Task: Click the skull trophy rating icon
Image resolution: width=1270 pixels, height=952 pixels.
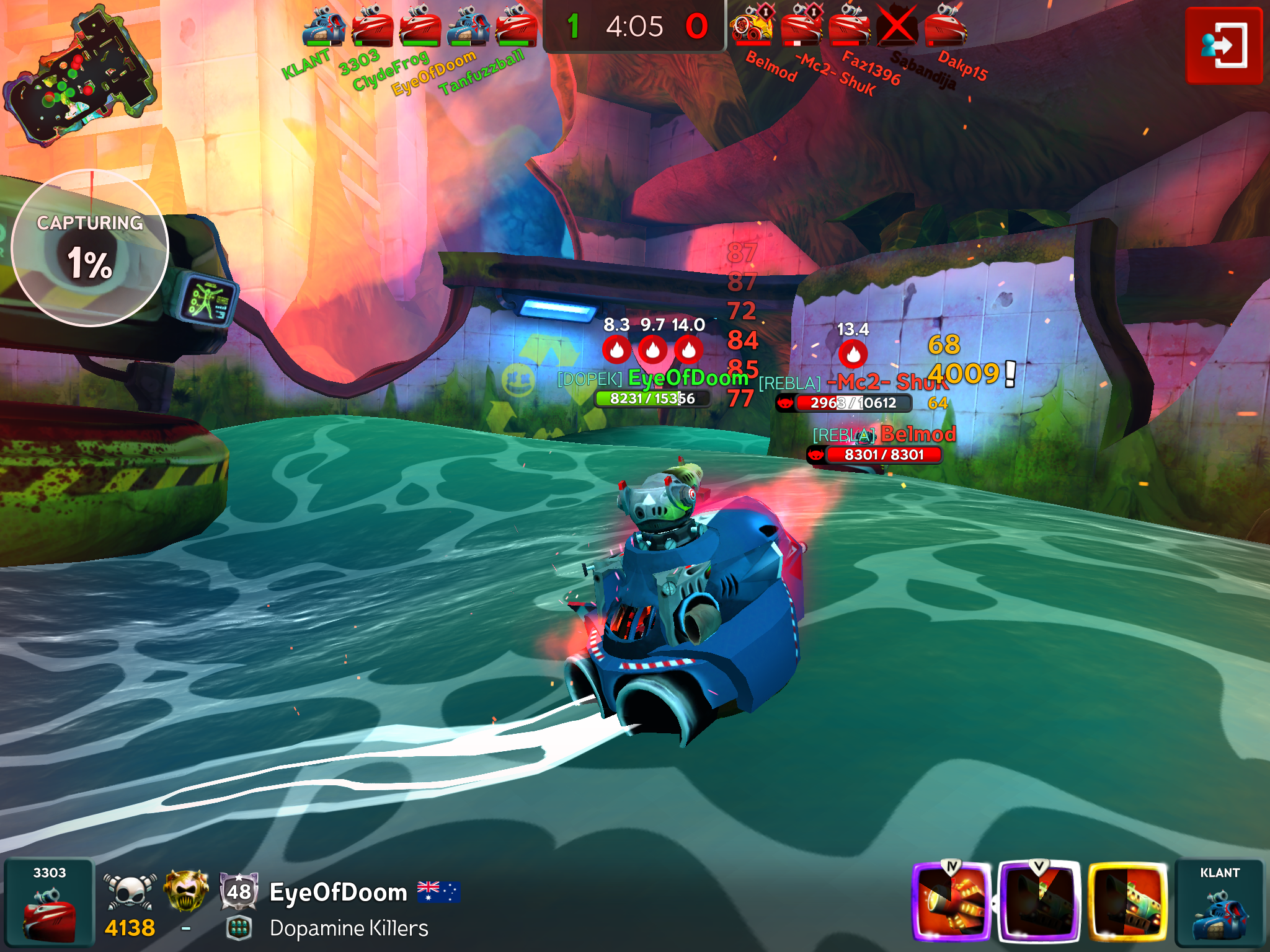Action: [130, 892]
